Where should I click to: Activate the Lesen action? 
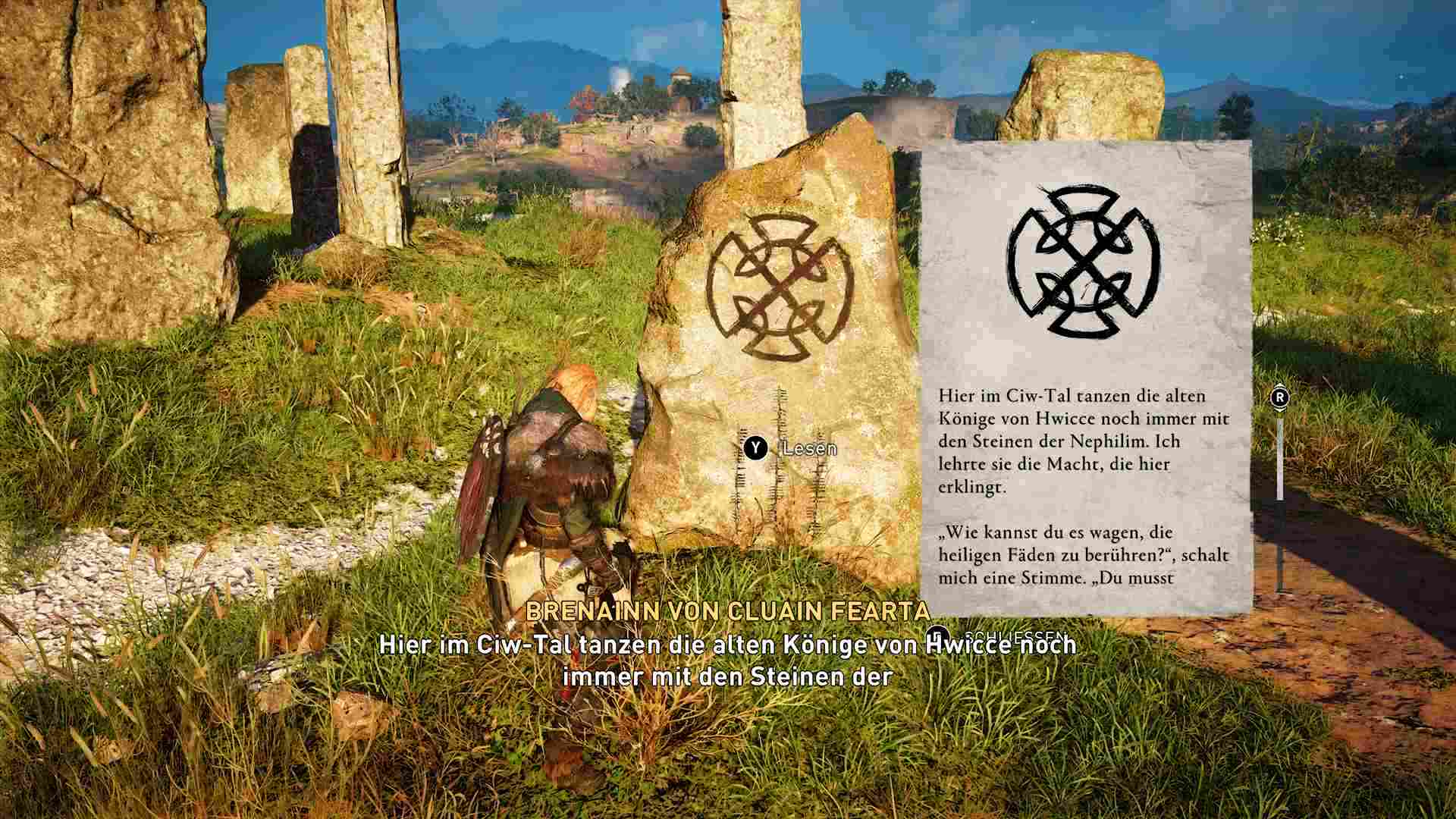(x=806, y=449)
